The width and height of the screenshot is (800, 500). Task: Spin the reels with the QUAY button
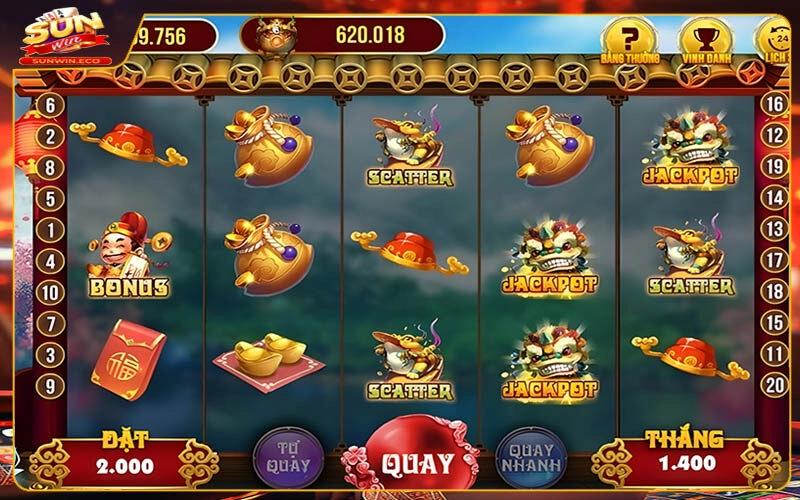point(417,463)
